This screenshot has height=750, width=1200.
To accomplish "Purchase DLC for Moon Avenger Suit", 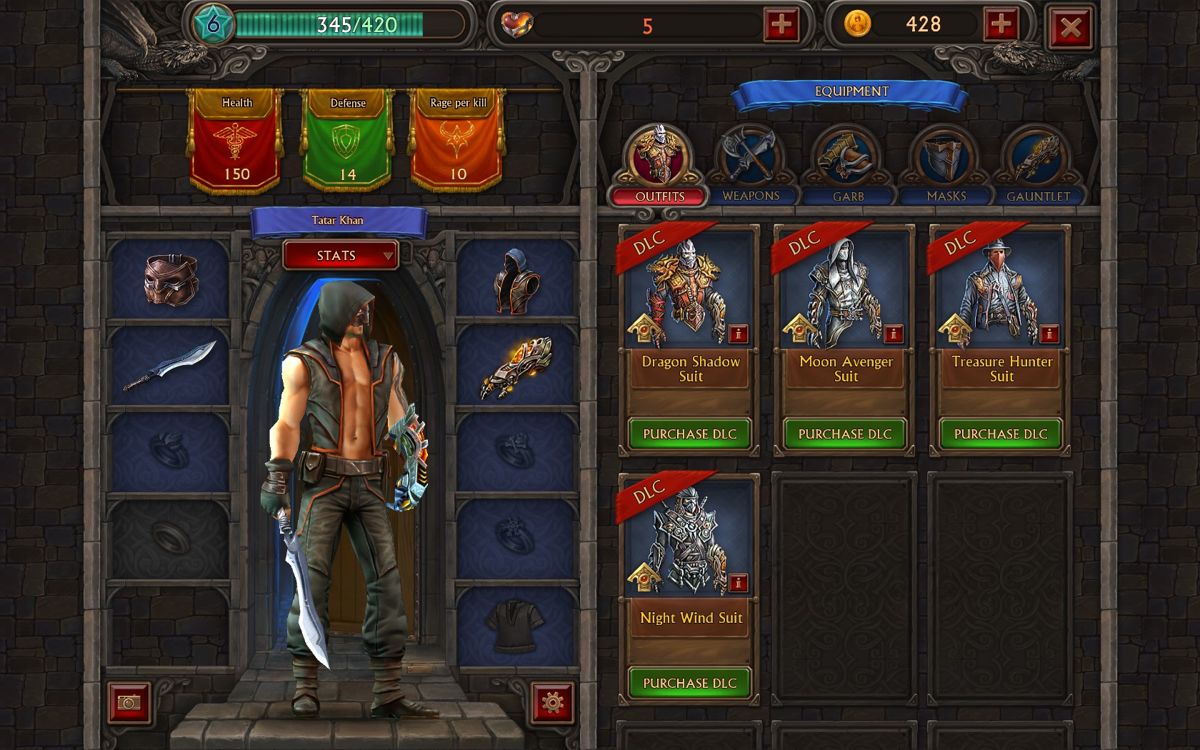I will (x=845, y=434).
